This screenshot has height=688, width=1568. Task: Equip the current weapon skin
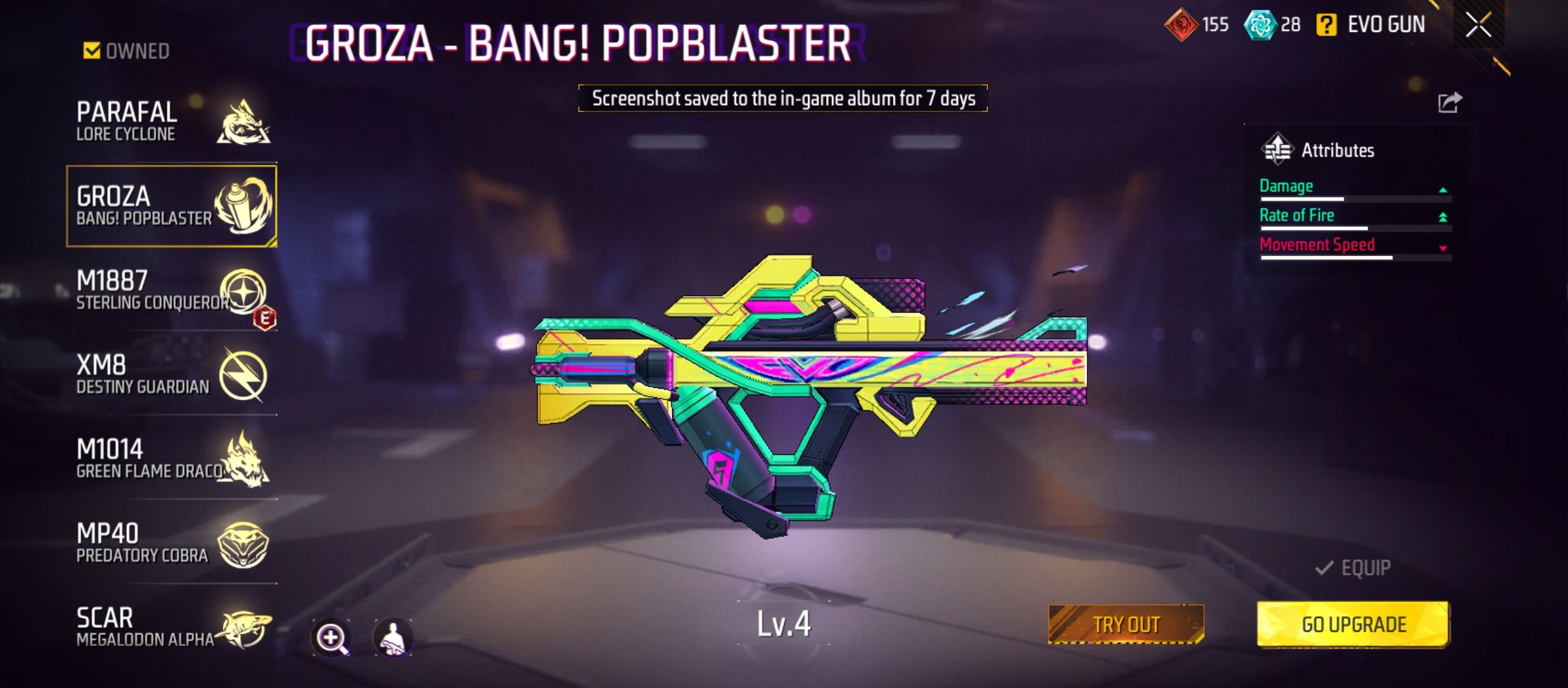[1353, 568]
